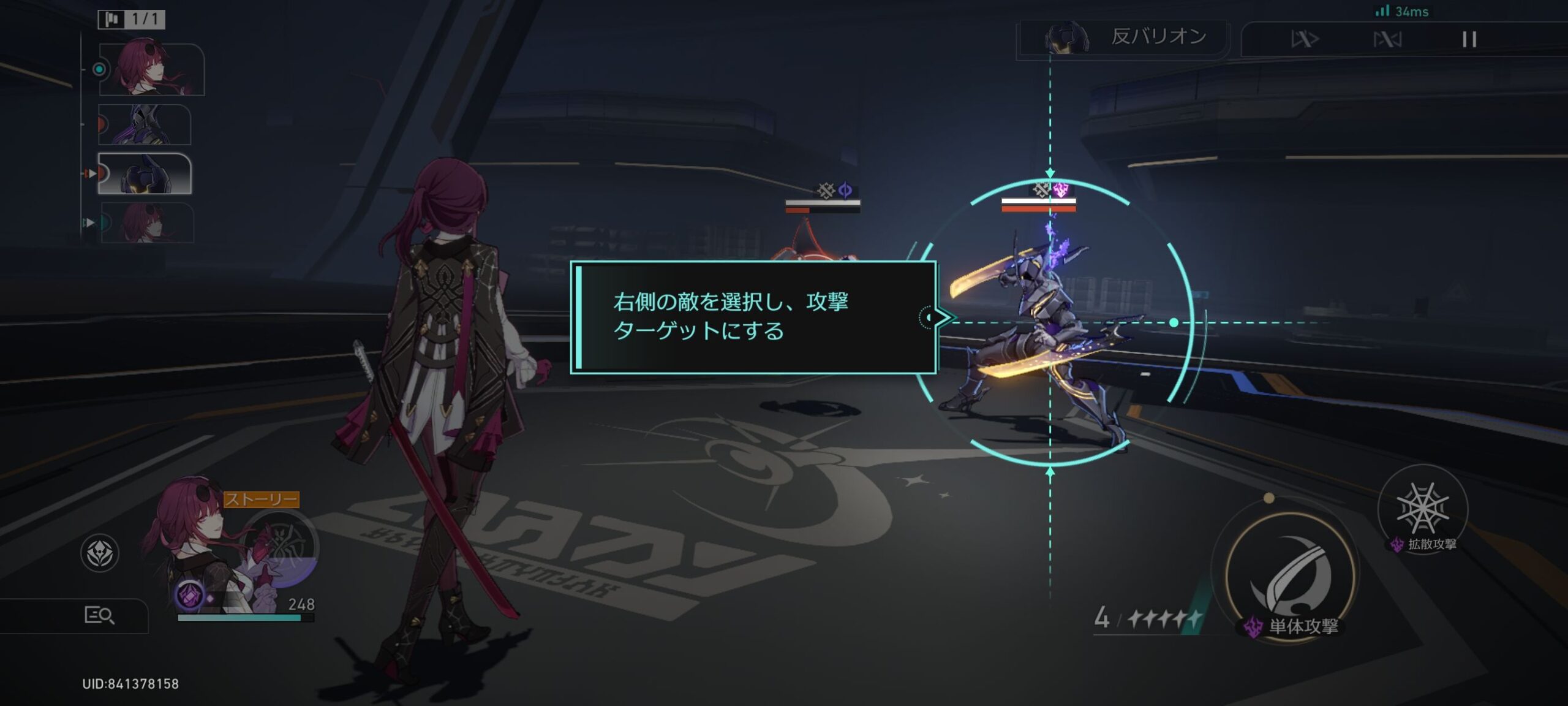
Task: Toggle auto-battle mode
Action: [1387, 40]
